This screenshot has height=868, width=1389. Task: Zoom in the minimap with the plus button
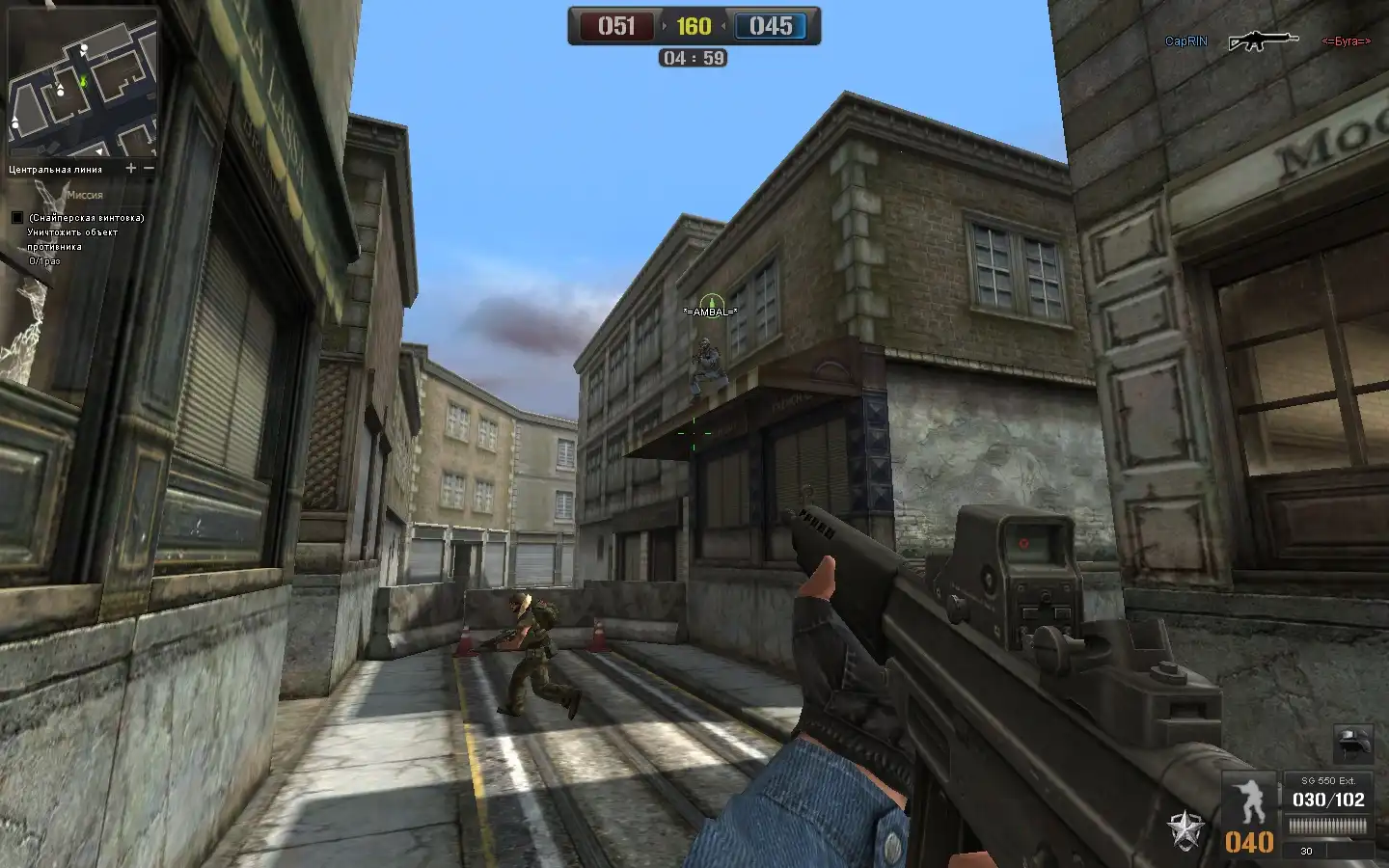(x=130, y=168)
